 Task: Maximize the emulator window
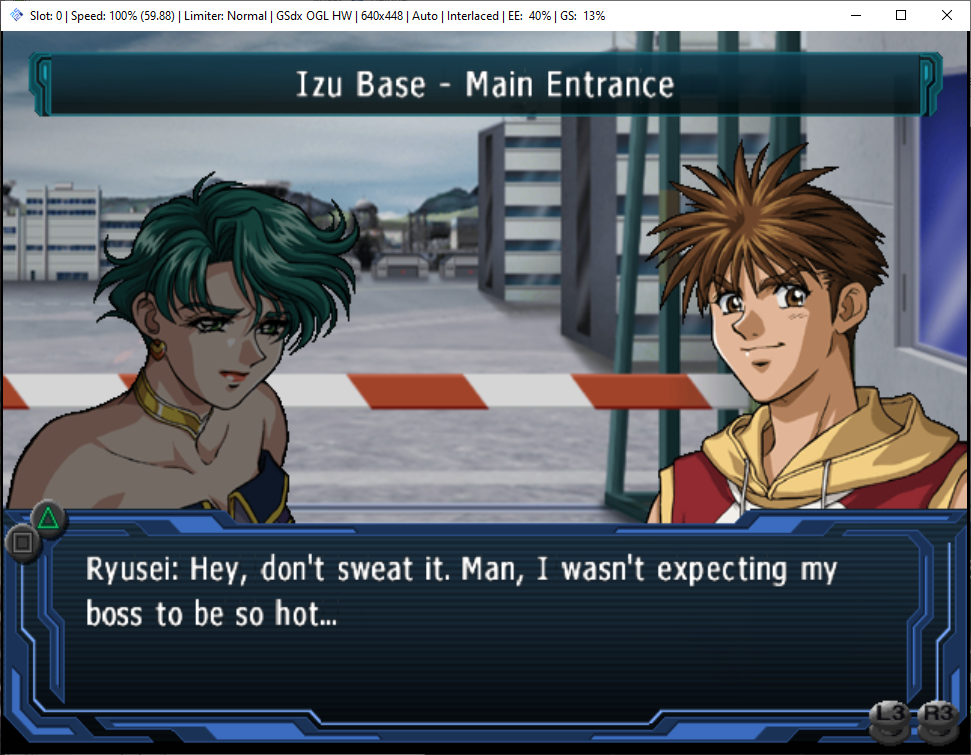tap(900, 15)
